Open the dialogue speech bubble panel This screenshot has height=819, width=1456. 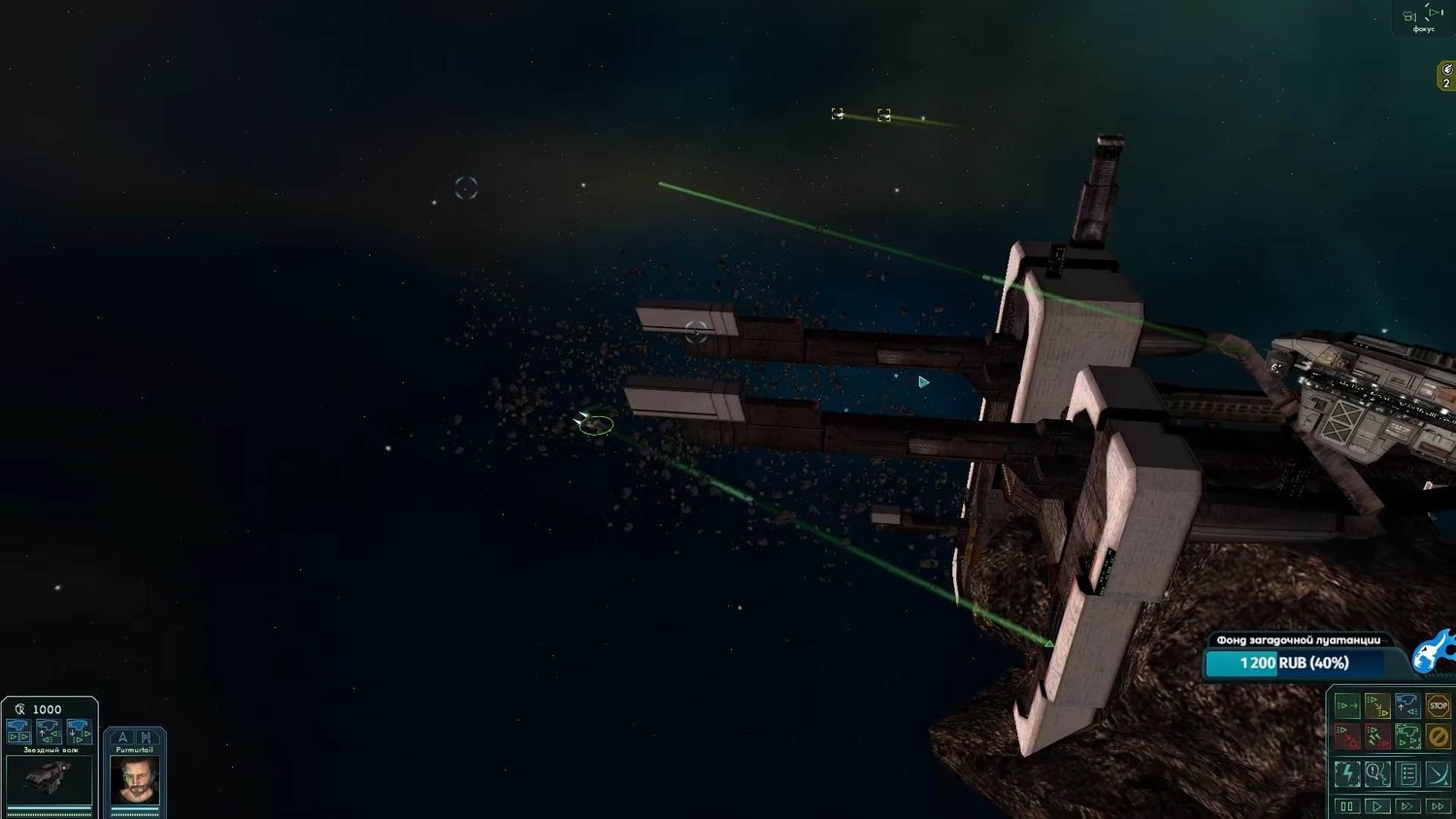tap(1376, 773)
